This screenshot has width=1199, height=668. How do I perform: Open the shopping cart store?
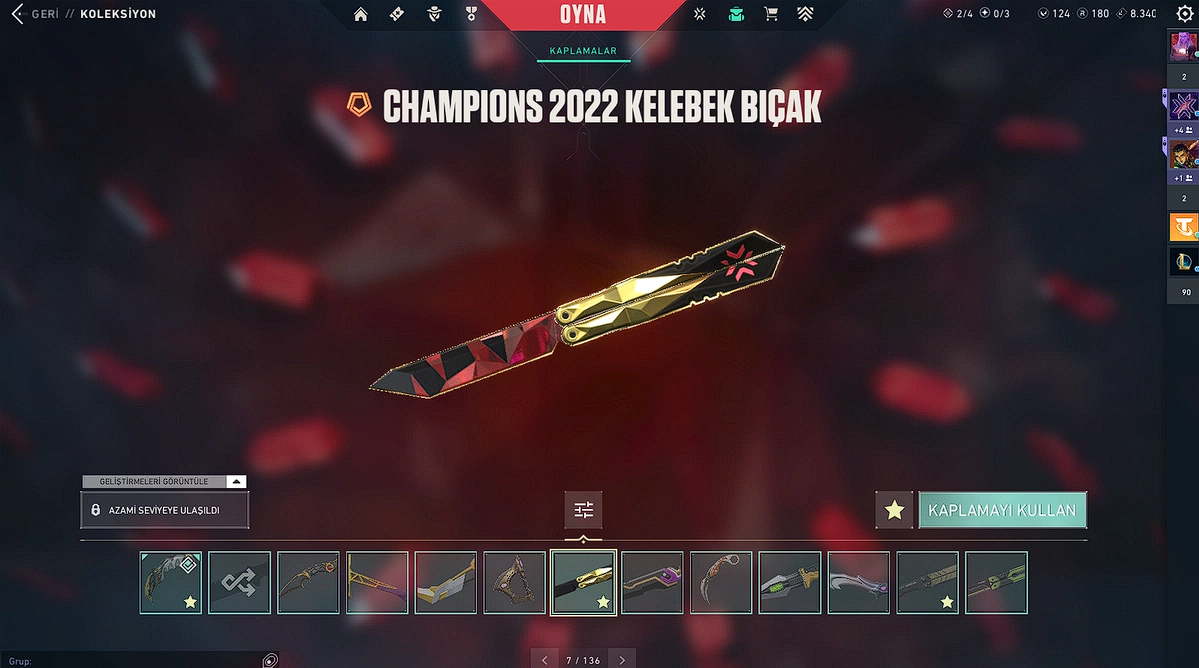click(x=771, y=14)
